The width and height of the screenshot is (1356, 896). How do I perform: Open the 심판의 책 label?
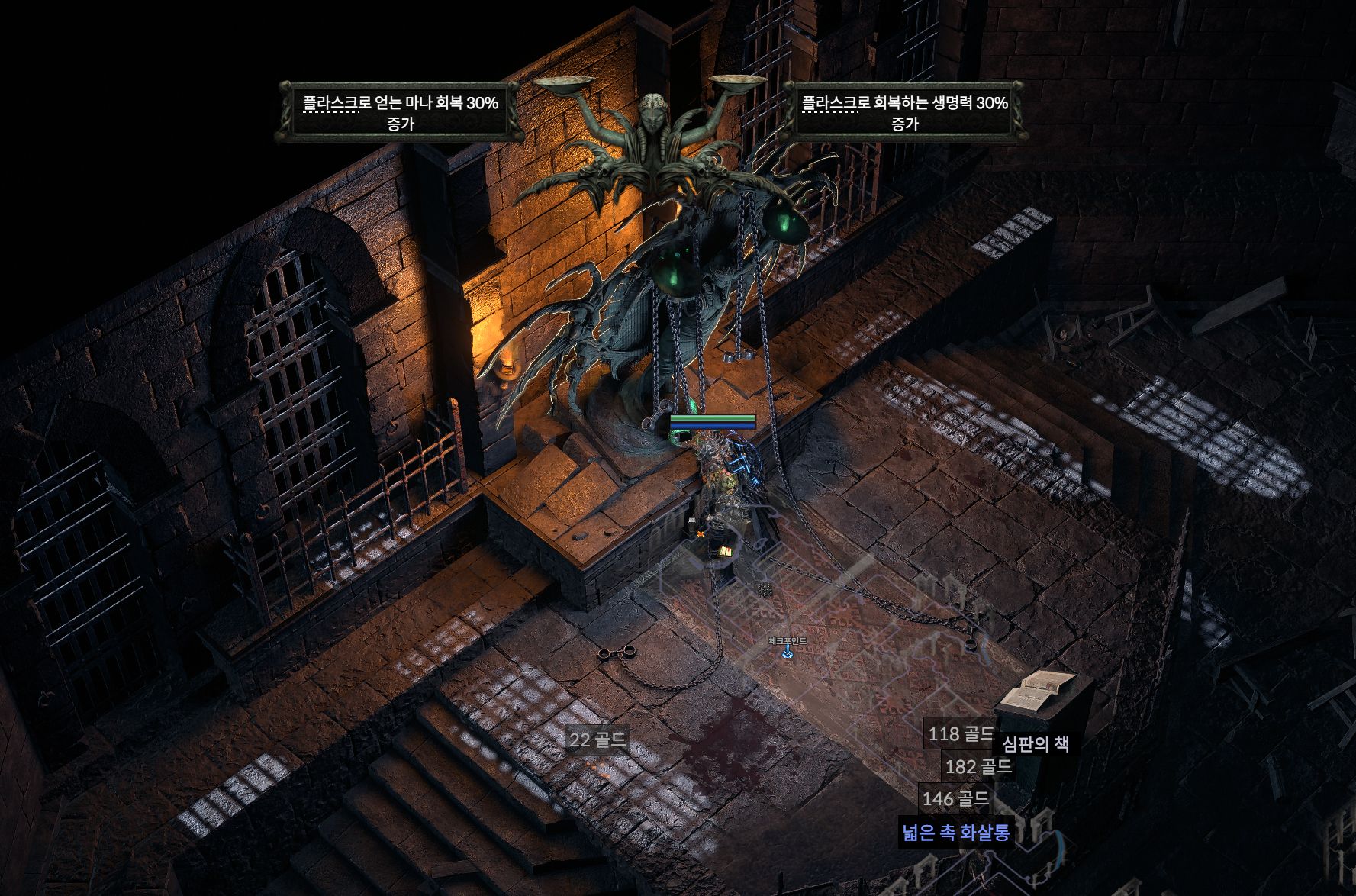click(x=1035, y=744)
